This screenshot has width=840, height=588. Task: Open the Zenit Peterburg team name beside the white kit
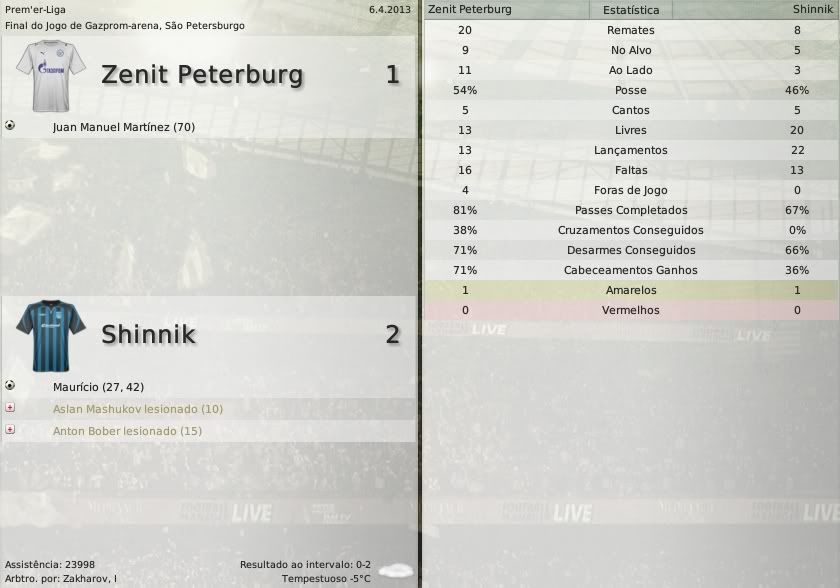pos(202,75)
